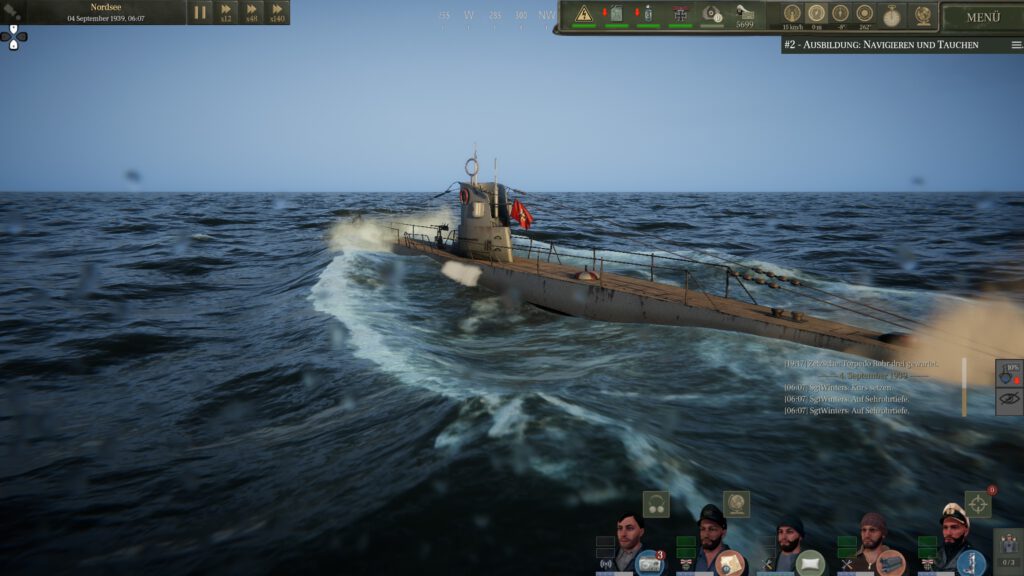1024x576 pixels.
Task: Select the radio officer's radio icon
Action: [649, 562]
